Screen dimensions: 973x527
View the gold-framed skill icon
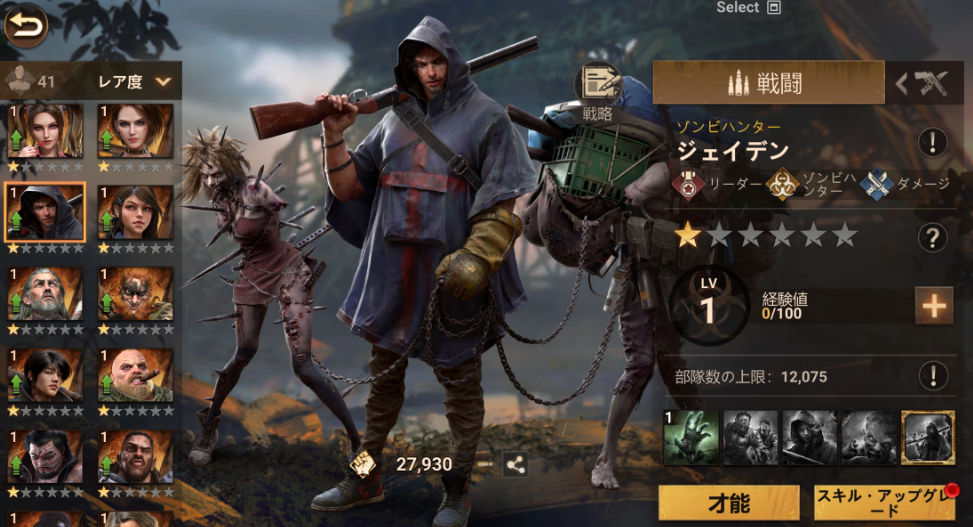click(x=927, y=437)
